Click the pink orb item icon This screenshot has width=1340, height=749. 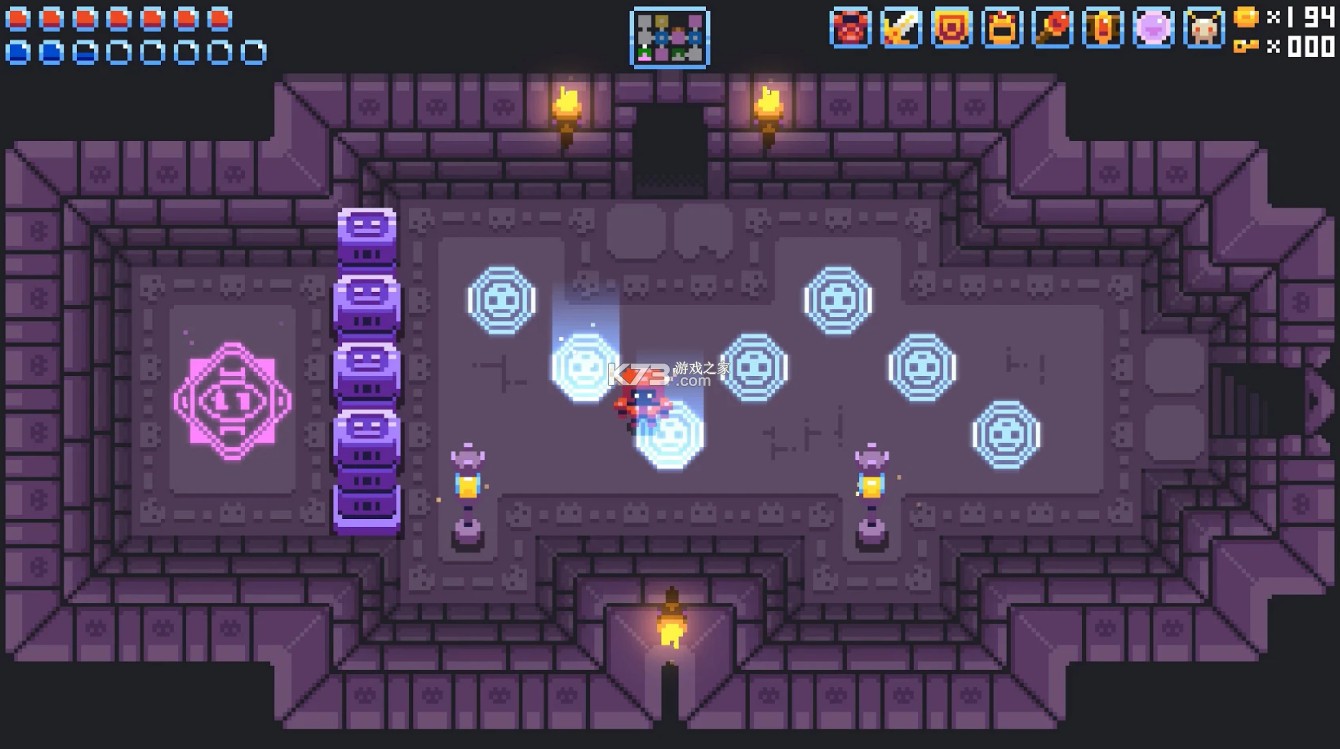pos(1153,29)
